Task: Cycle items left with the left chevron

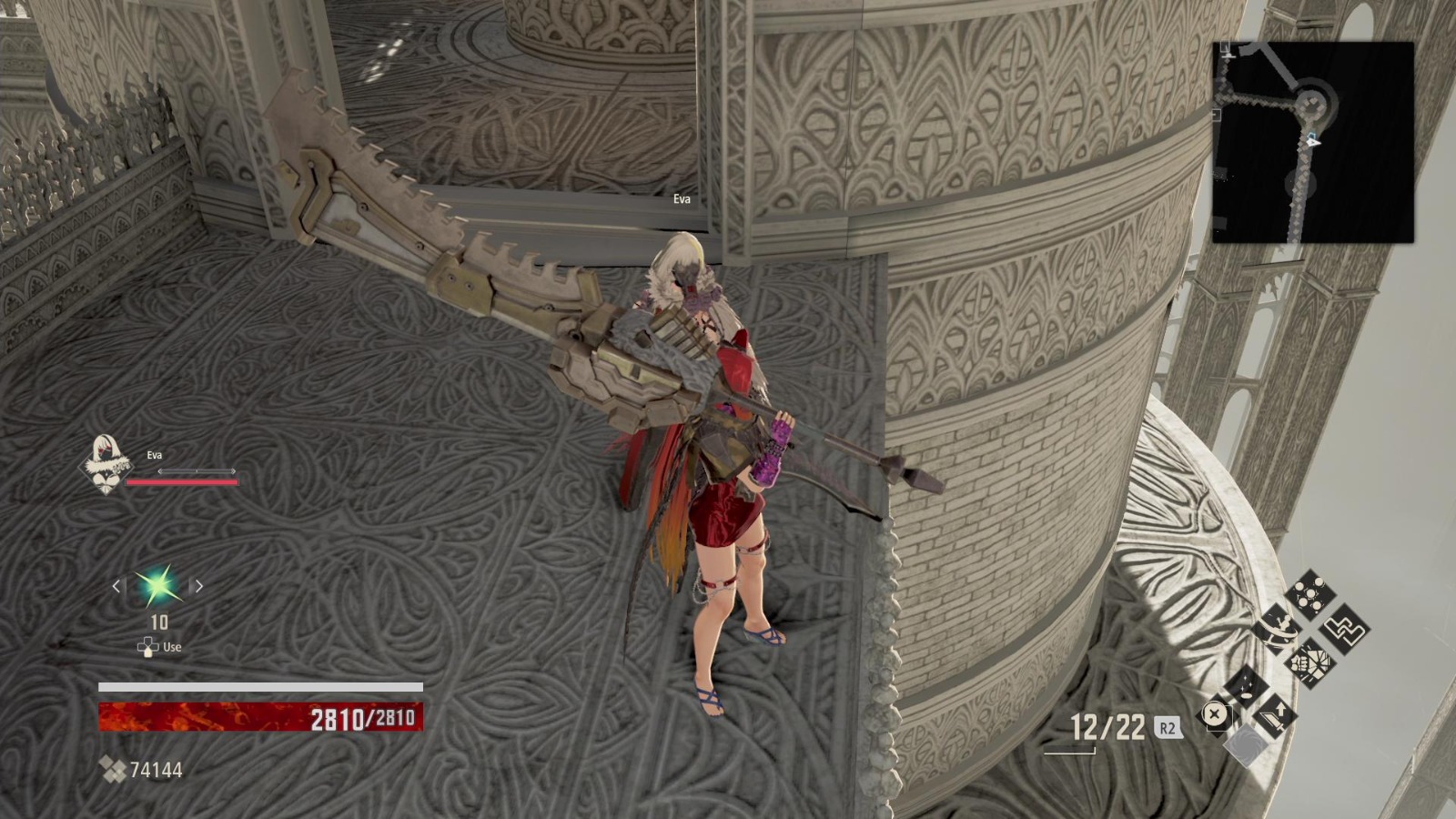Action: tap(116, 586)
